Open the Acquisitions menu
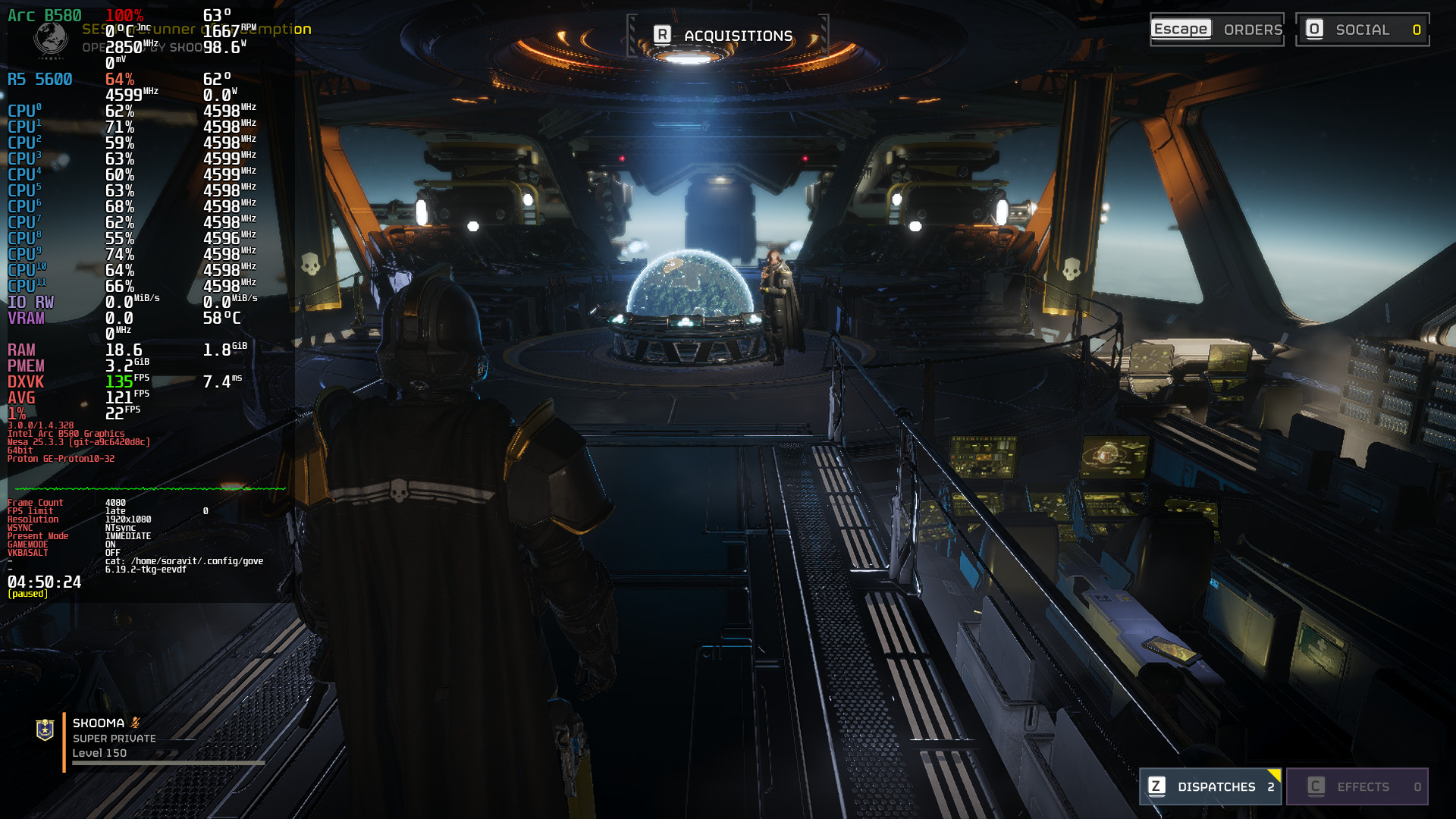Screen dimensions: 1456x819 [x=726, y=36]
